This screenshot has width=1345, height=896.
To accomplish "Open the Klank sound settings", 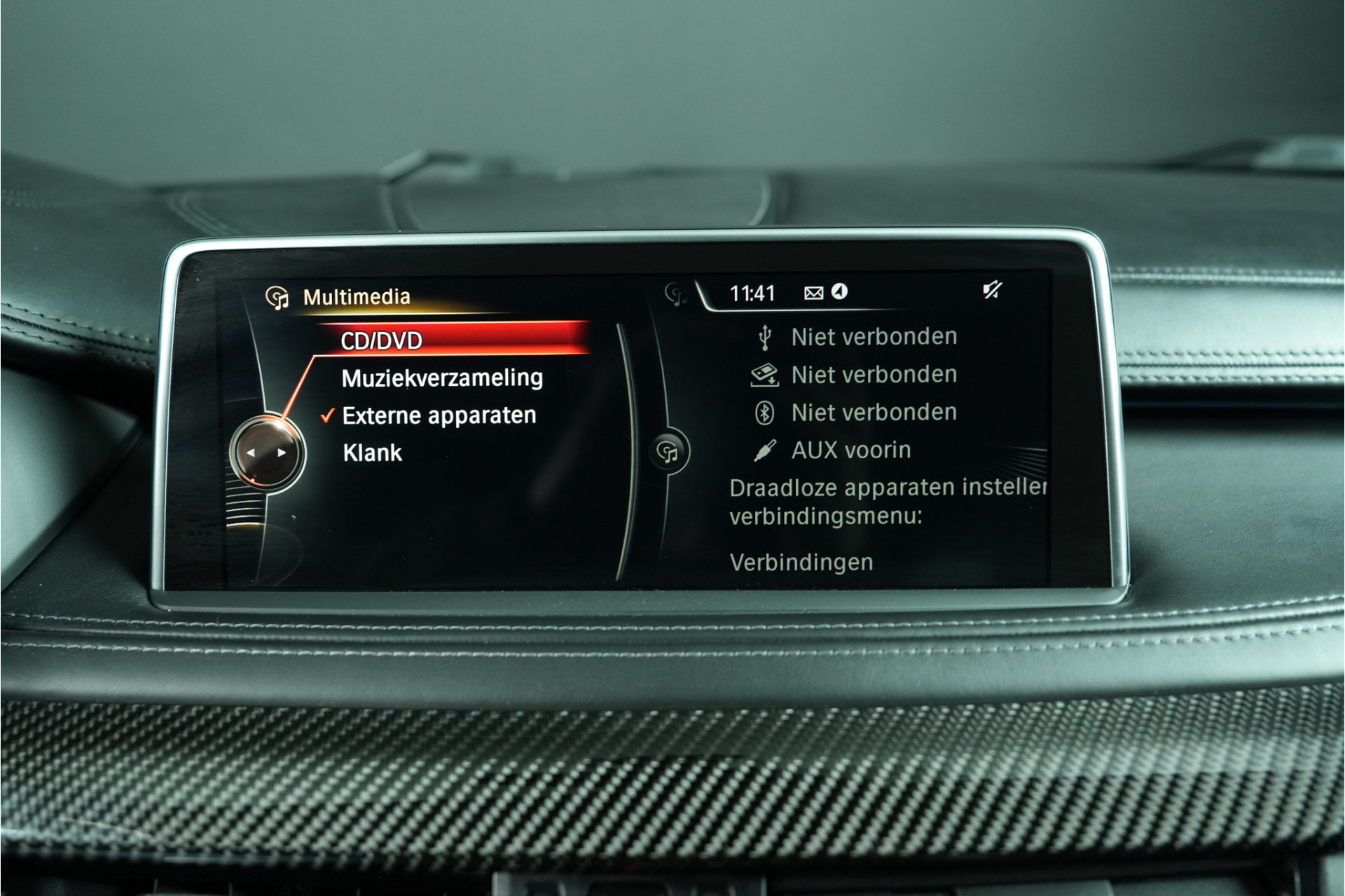I will [x=373, y=453].
